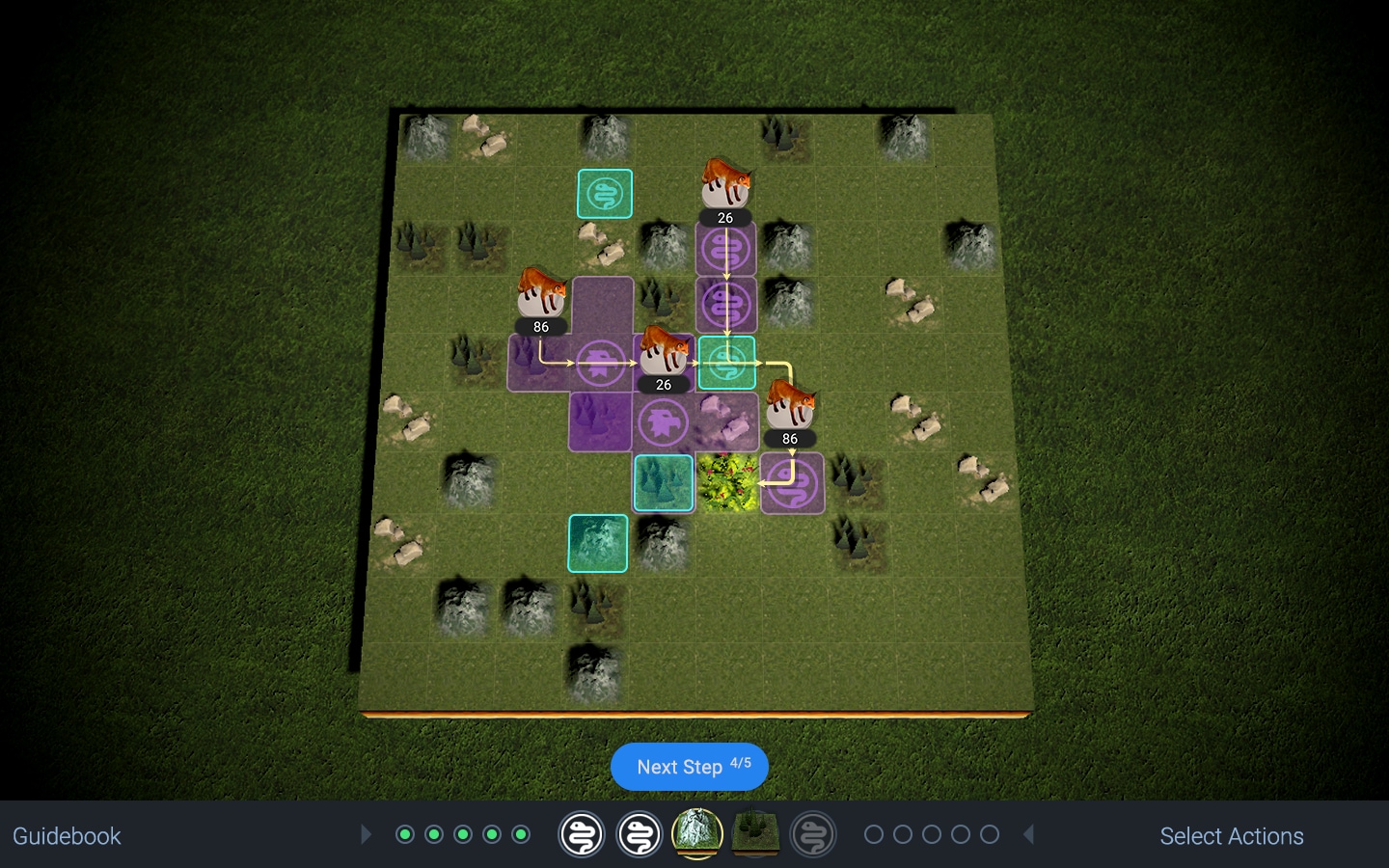Open the Guidebook
Screen dimensions: 1389x868
(x=67, y=836)
